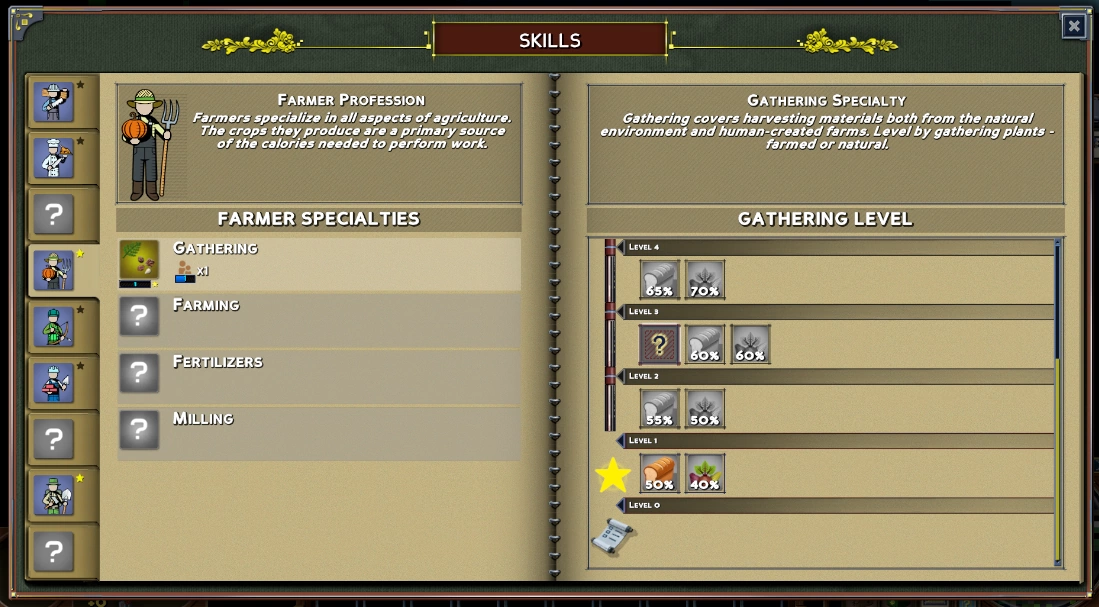Open the profession tab with the shovel figure
1099x607 pixels.
pyautogui.click(x=54, y=495)
